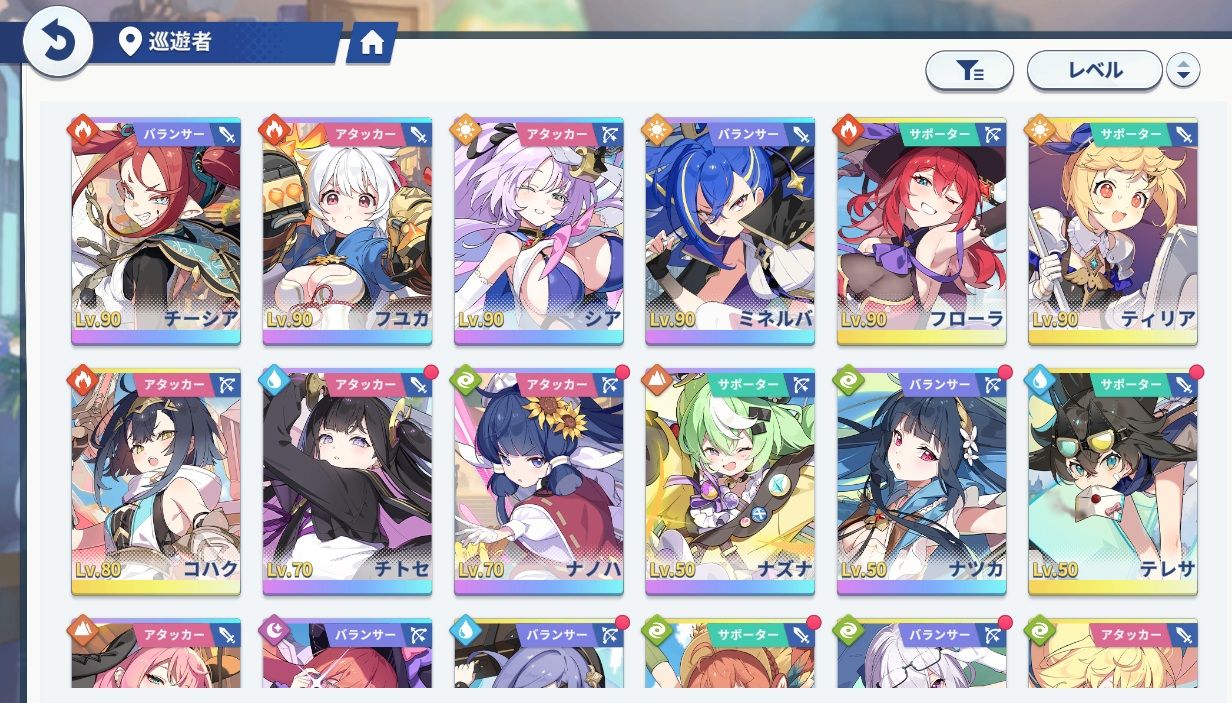Choose the シア character card
The width and height of the screenshot is (1232, 703).
point(538,232)
